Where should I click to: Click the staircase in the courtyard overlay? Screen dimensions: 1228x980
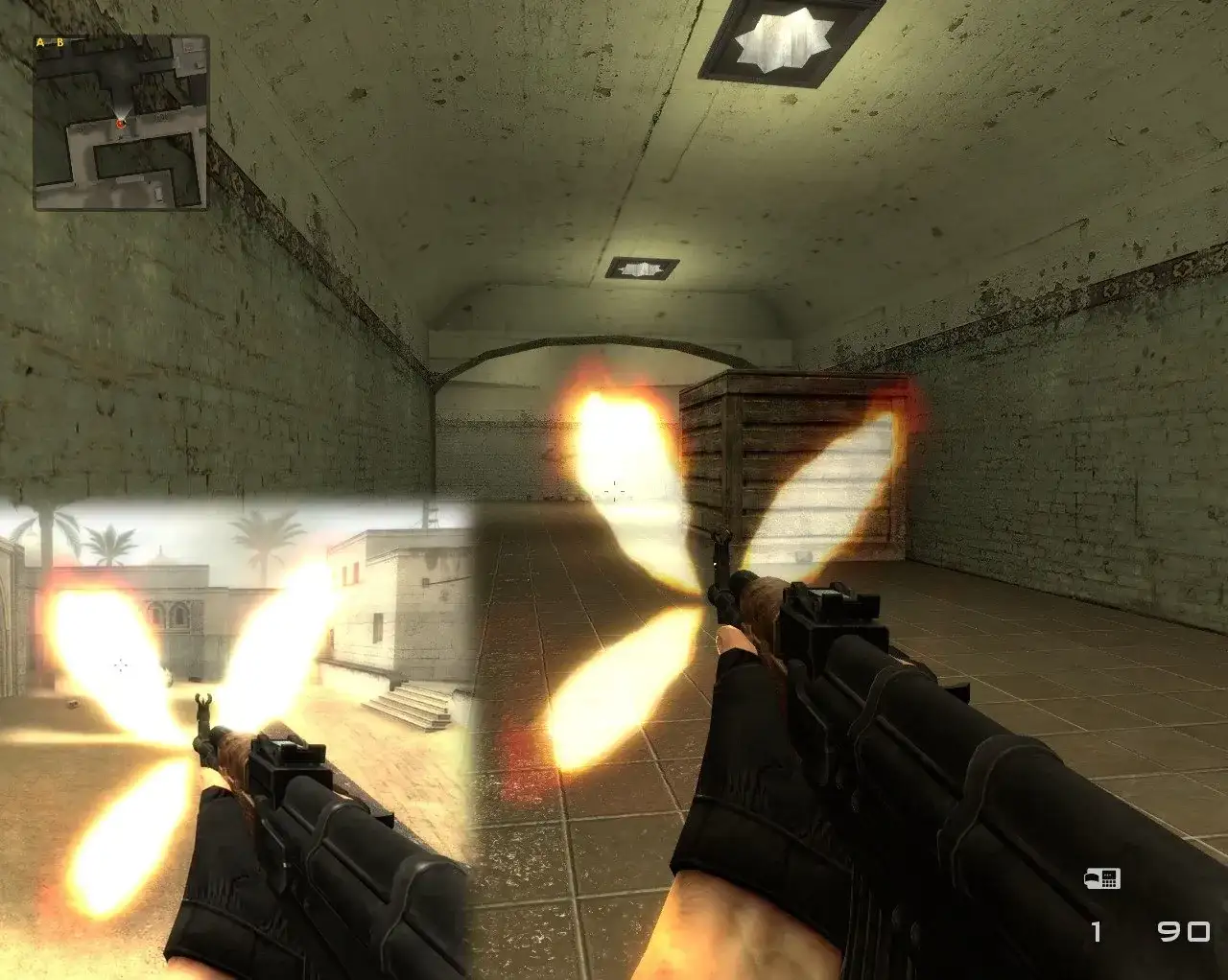tap(413, 705)
